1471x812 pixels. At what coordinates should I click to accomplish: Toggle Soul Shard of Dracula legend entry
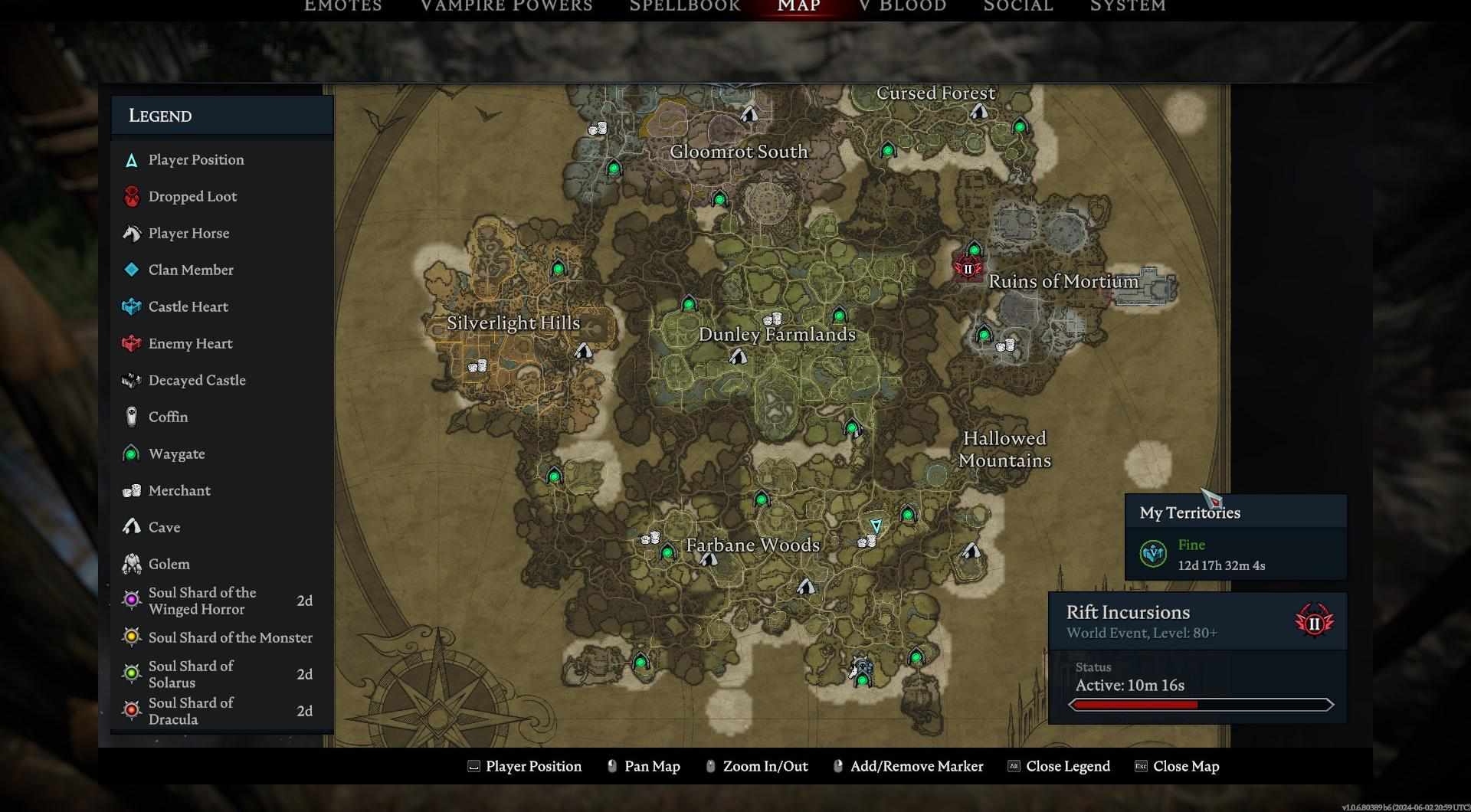click(191, 711)
